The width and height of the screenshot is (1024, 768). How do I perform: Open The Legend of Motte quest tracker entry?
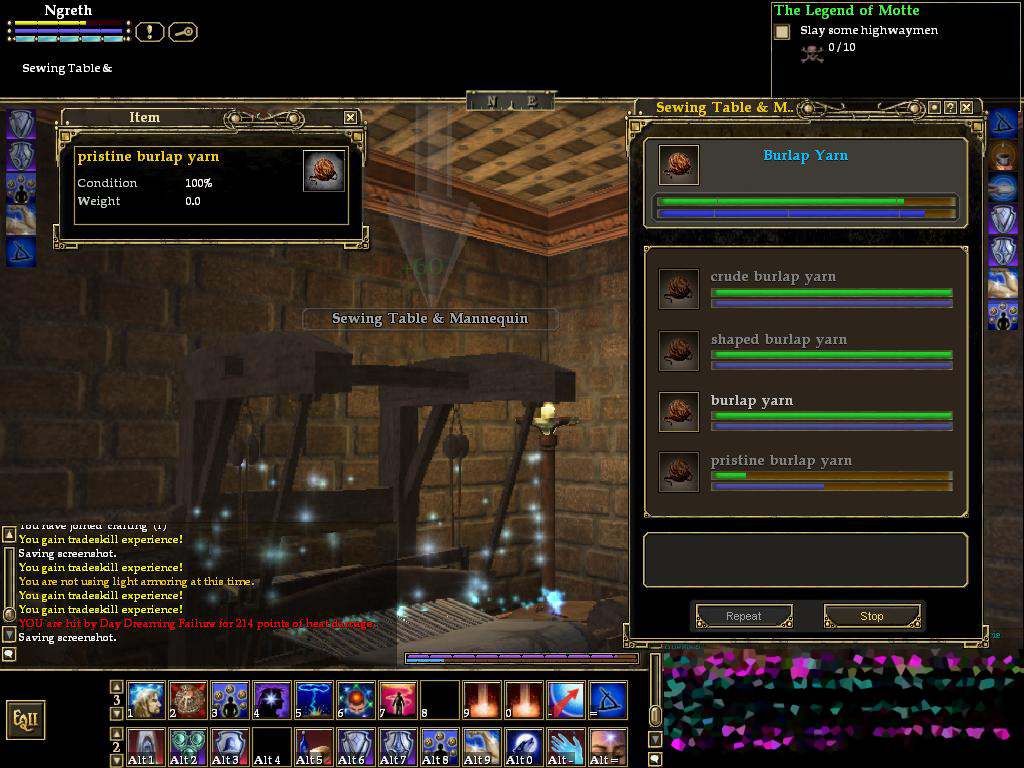pyautogui.click(x=846, y=10)
